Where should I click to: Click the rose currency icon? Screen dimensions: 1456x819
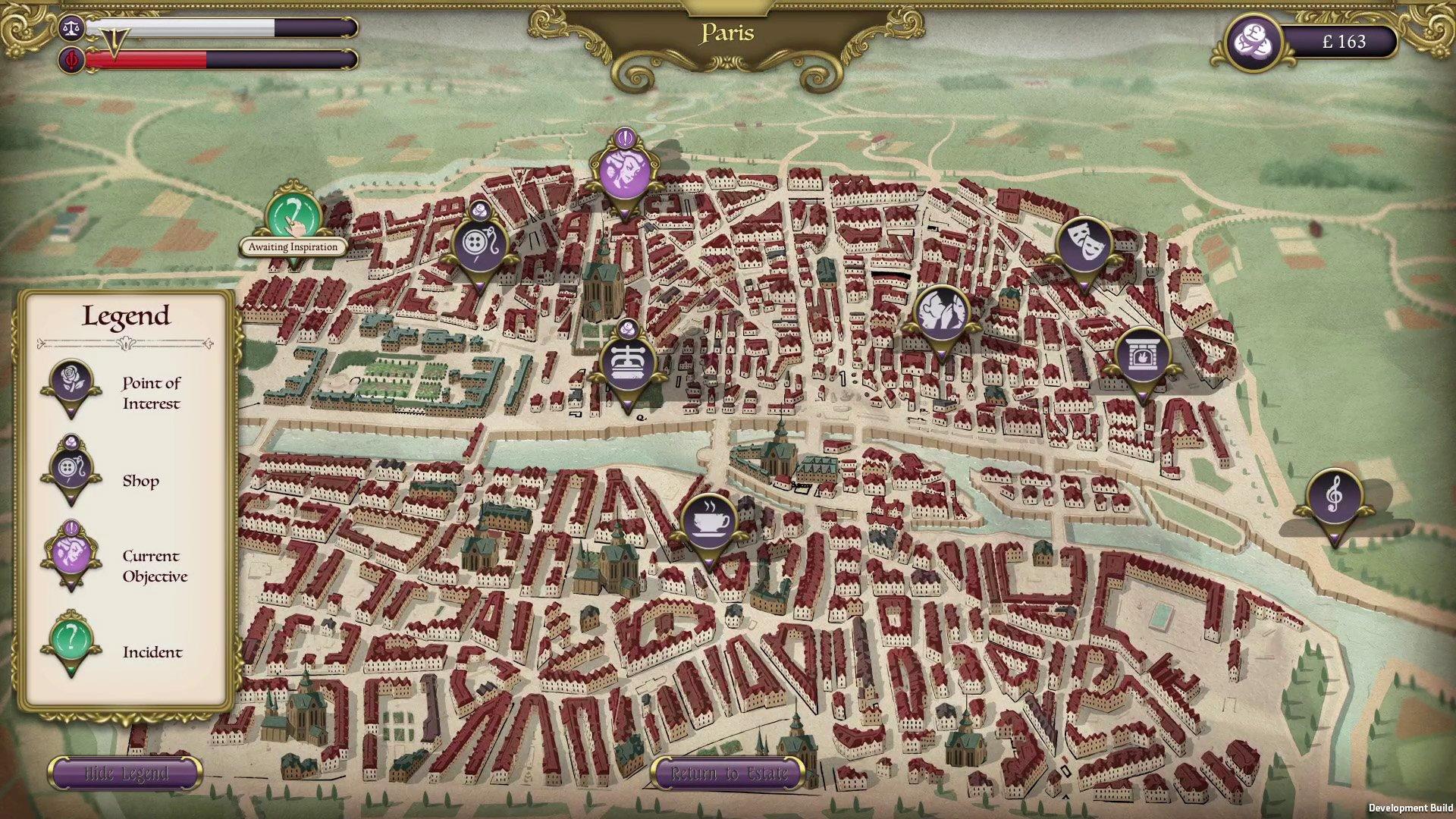click(1252, 42)
